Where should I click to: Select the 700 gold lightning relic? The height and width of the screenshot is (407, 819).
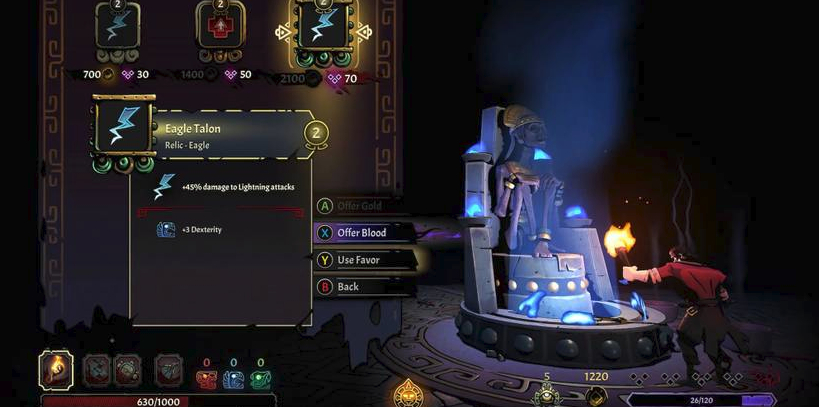(x=118, y=27)
